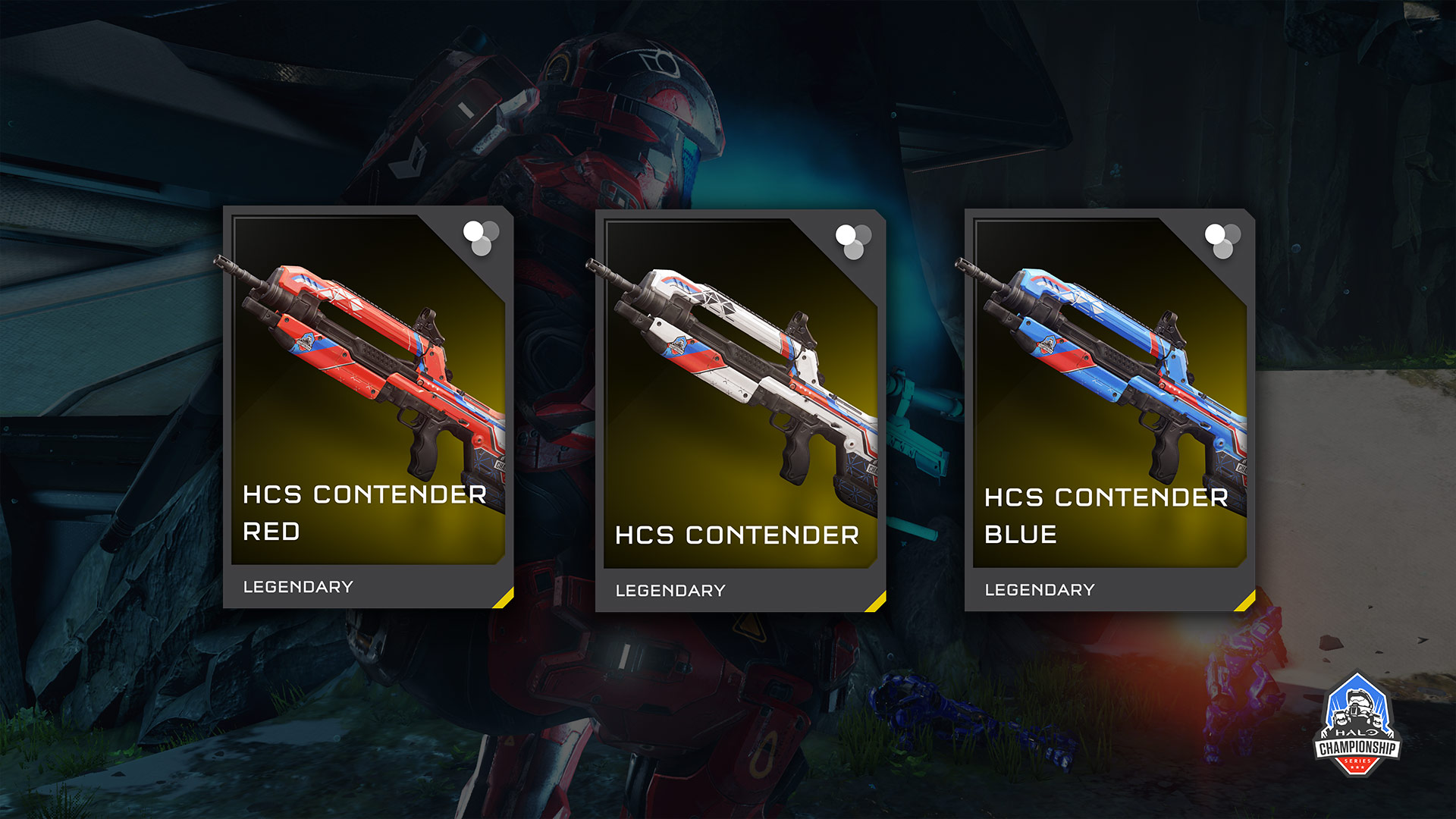
Task: Pick the HCS Contender Blue card
Action: [1109, 409]
